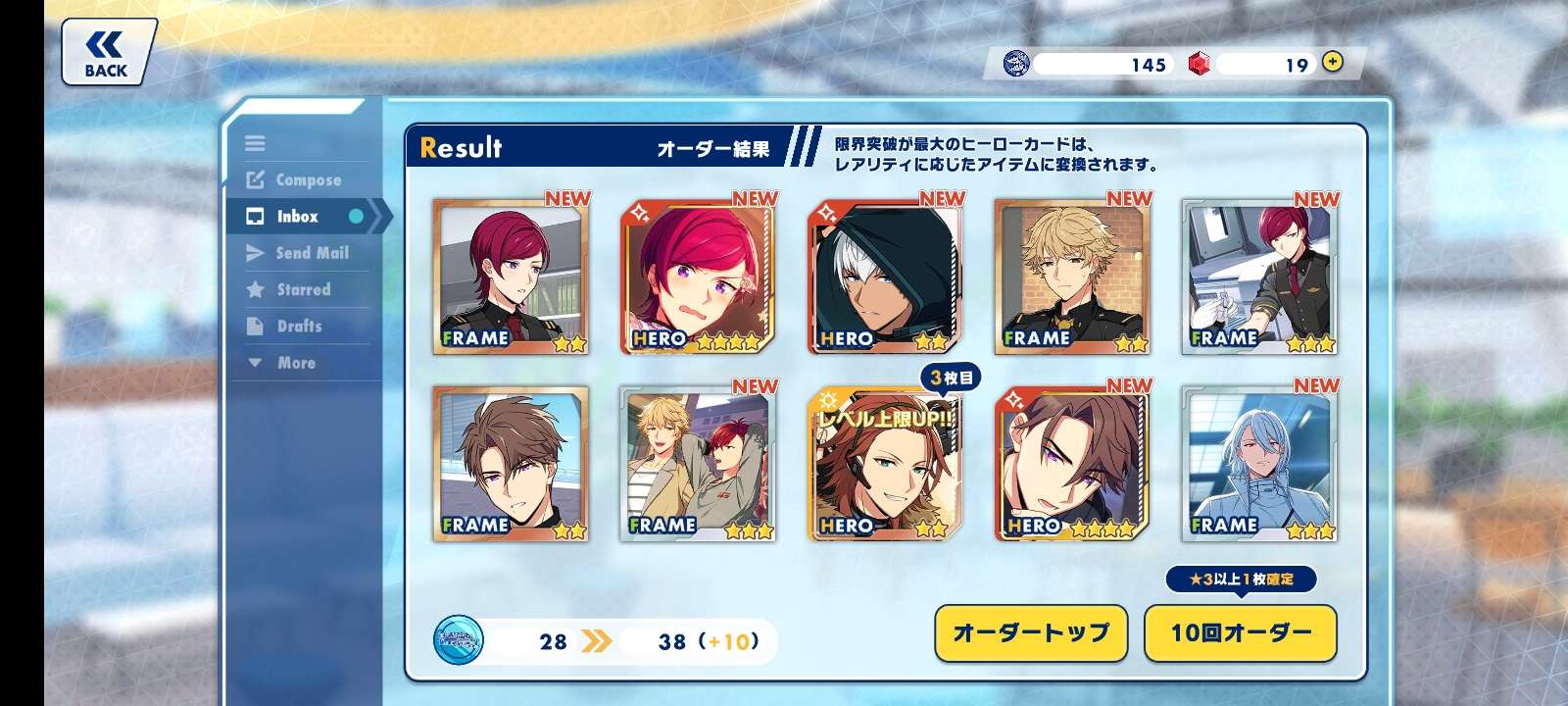Inspect the two-character three-star FRAME card

click(698, 464)
